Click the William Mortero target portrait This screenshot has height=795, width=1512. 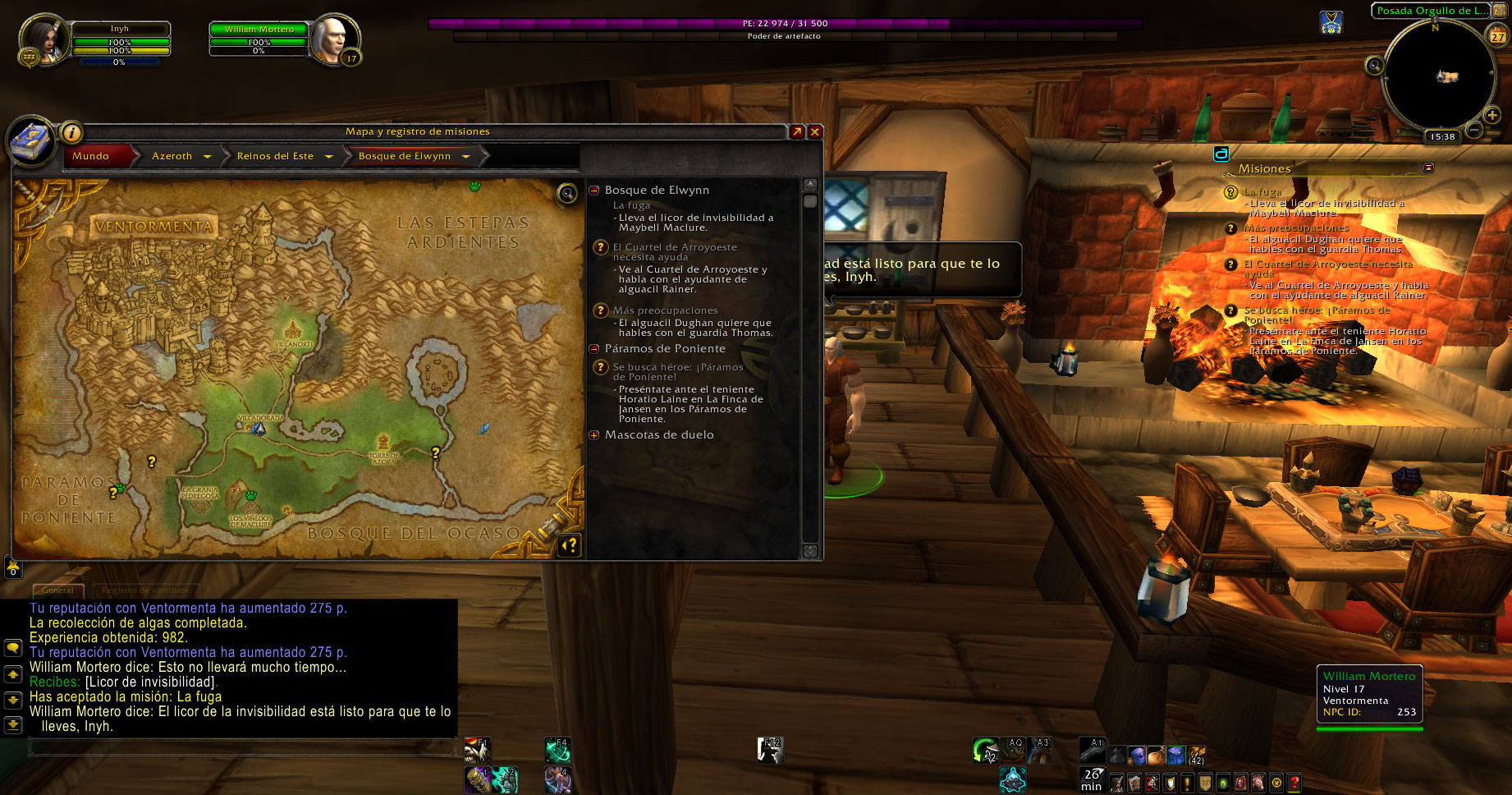(335, 38)
